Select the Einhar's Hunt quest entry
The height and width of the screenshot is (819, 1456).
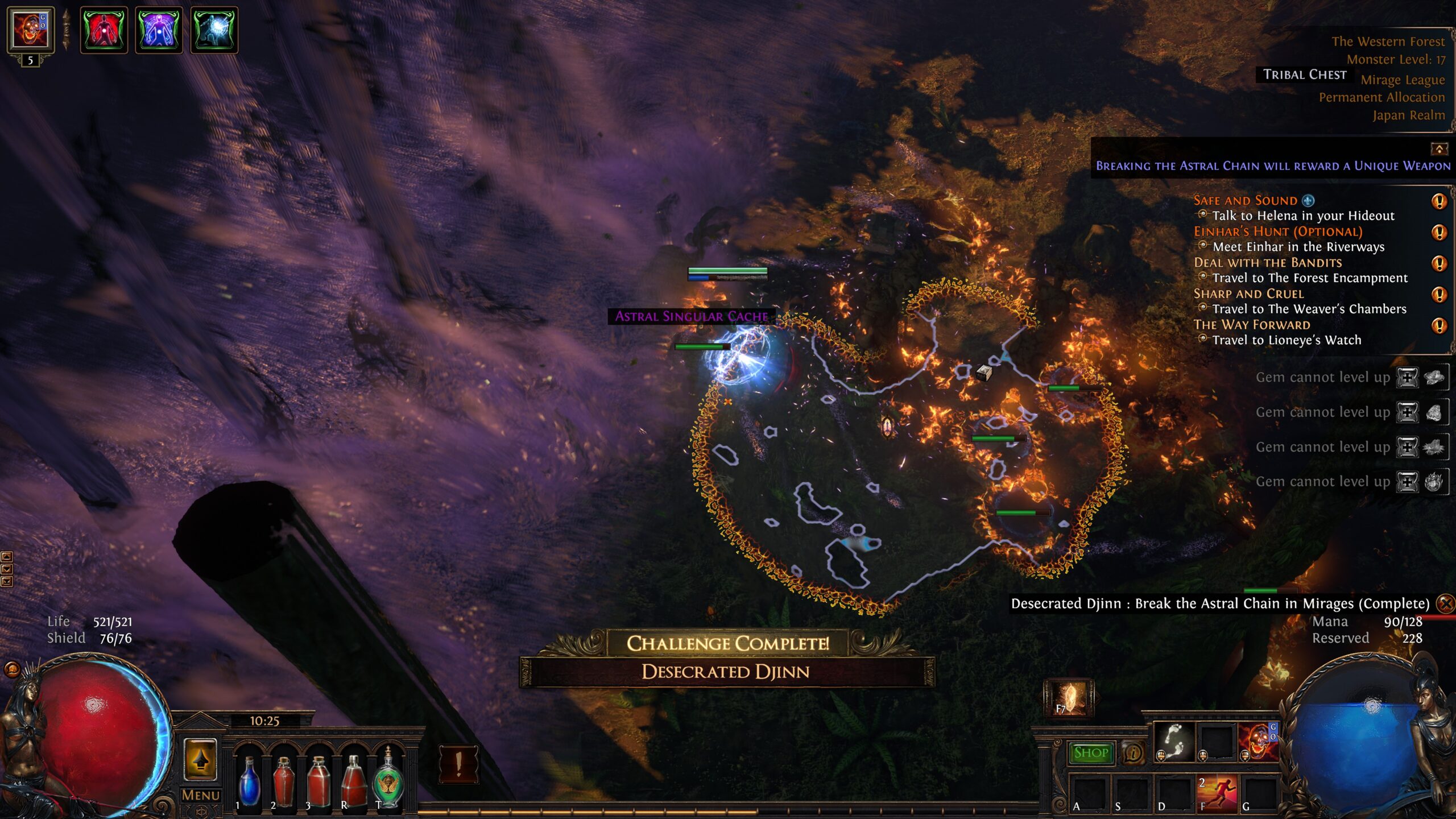[x=1277, y=231]
